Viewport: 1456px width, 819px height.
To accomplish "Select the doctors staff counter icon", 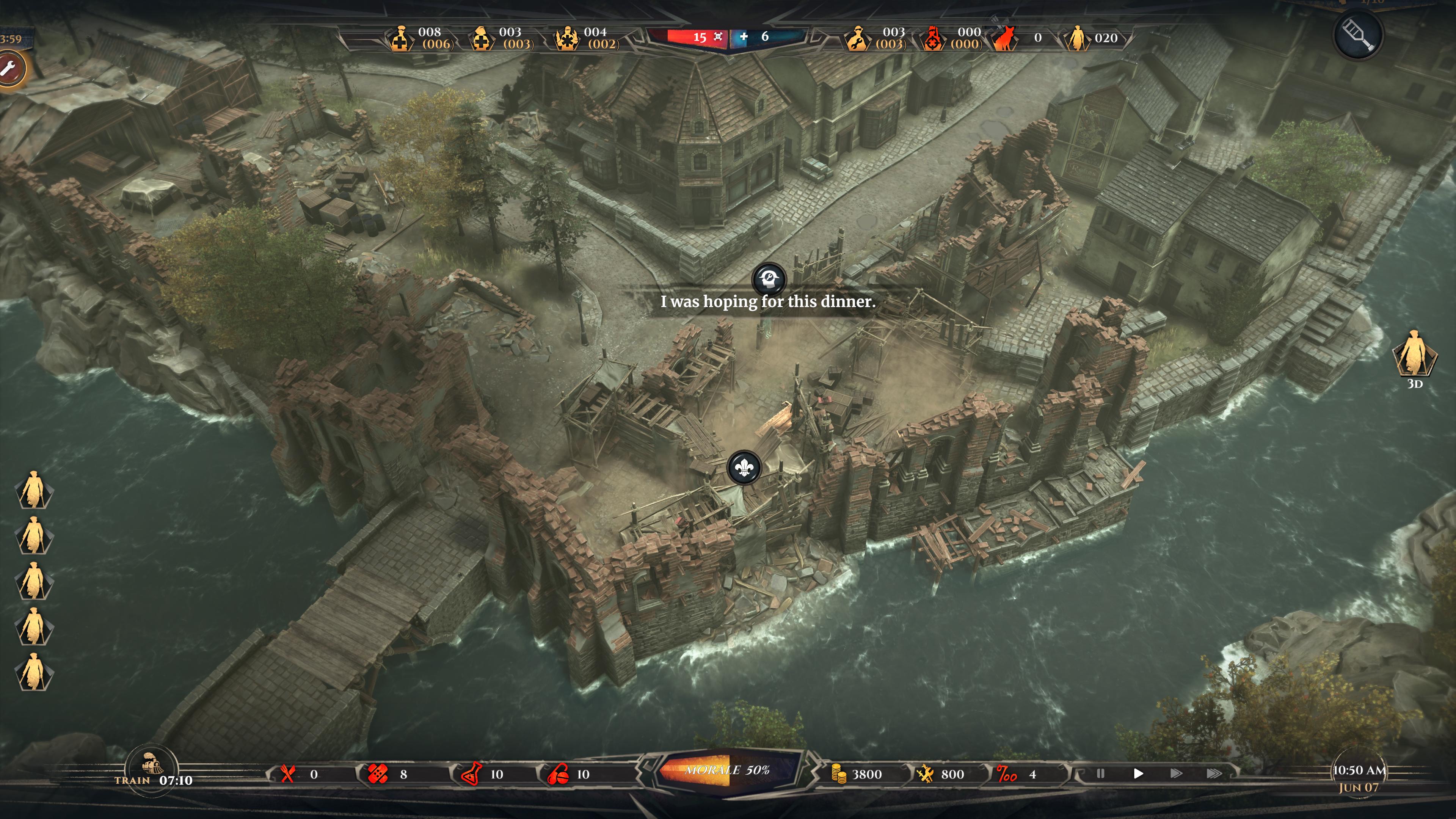I will click(x=400, y=38).
